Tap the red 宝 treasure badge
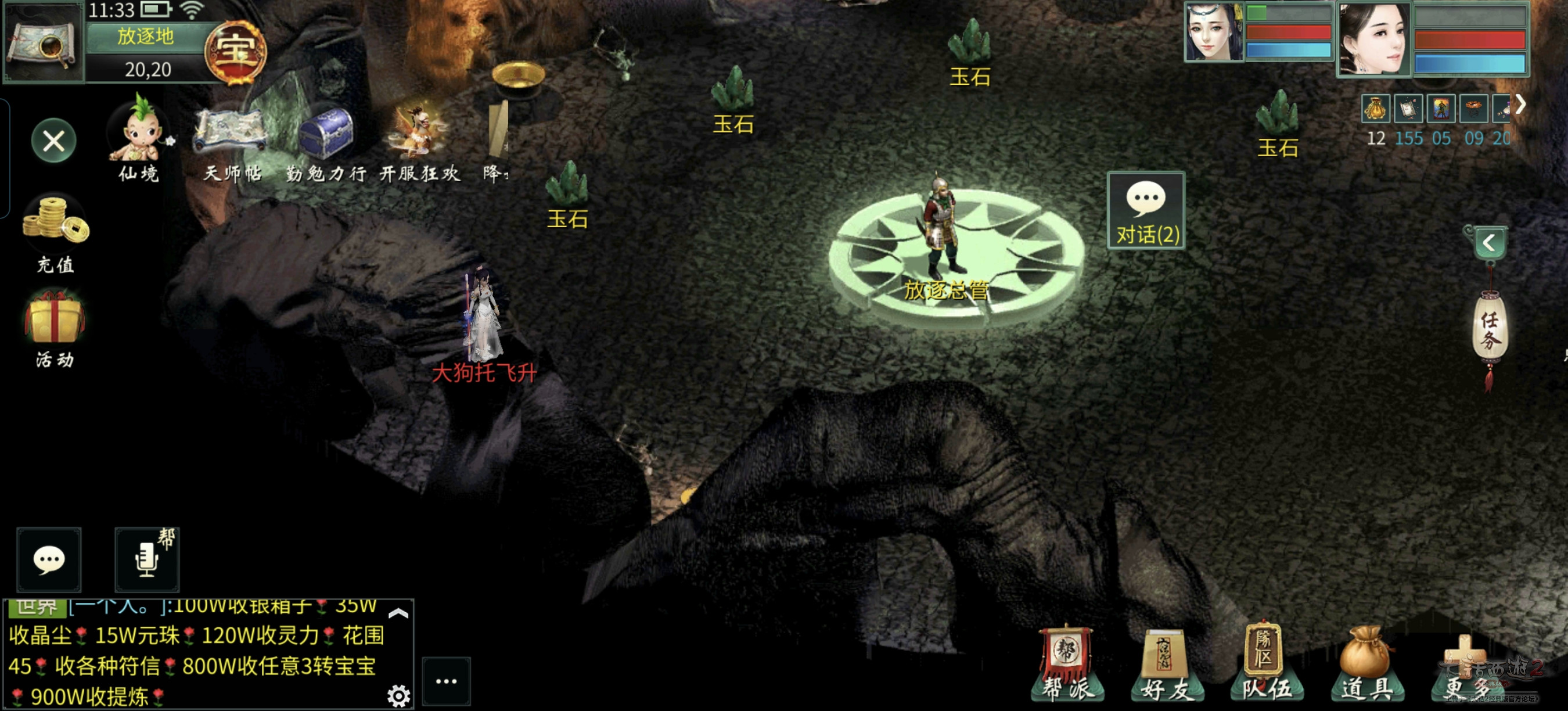1568x711 pixels. (x=235, y=51)
